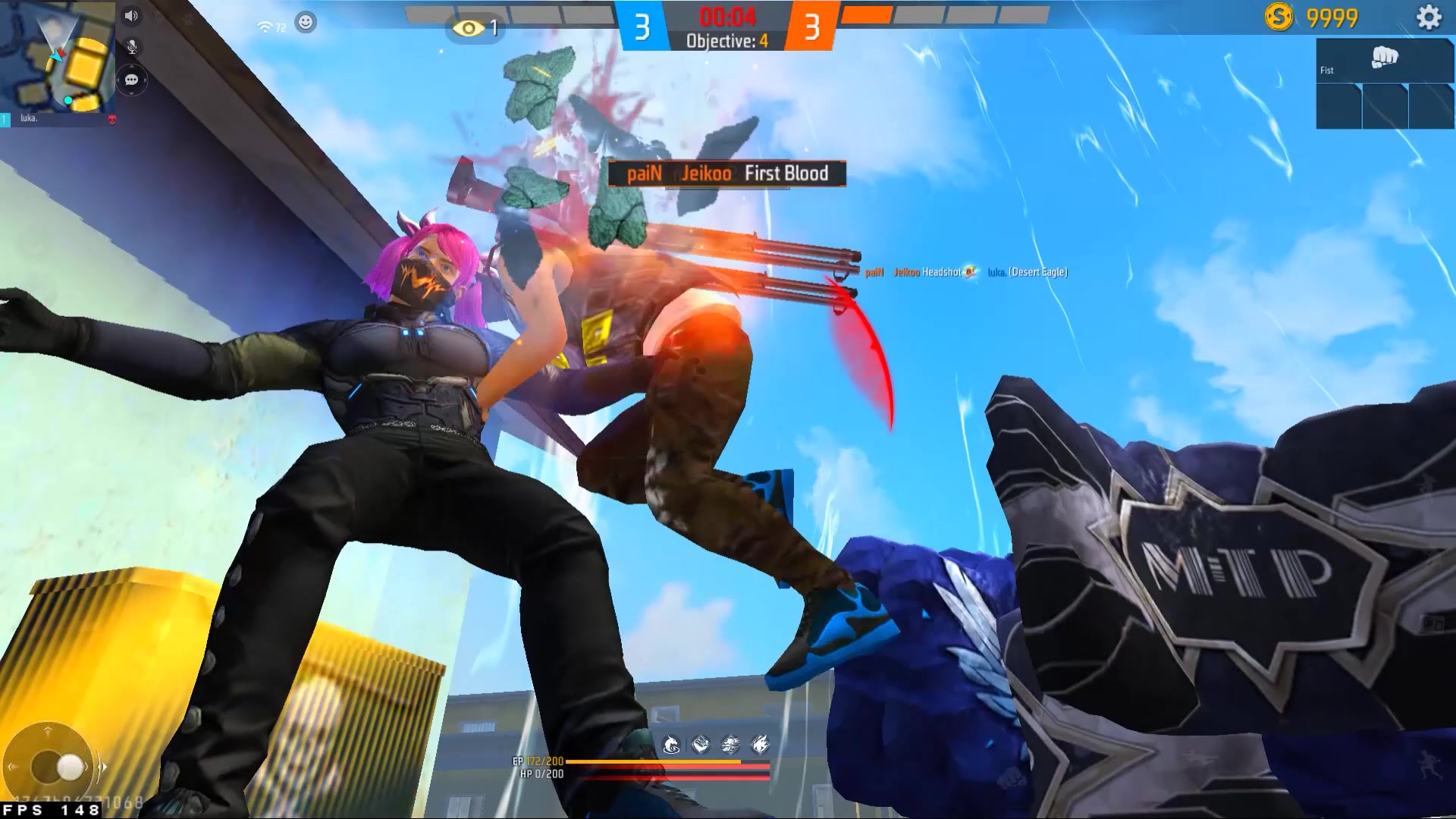Click the gold coin currency icon
Viewport: 1456px width, 819px height.
(1279, 17)
